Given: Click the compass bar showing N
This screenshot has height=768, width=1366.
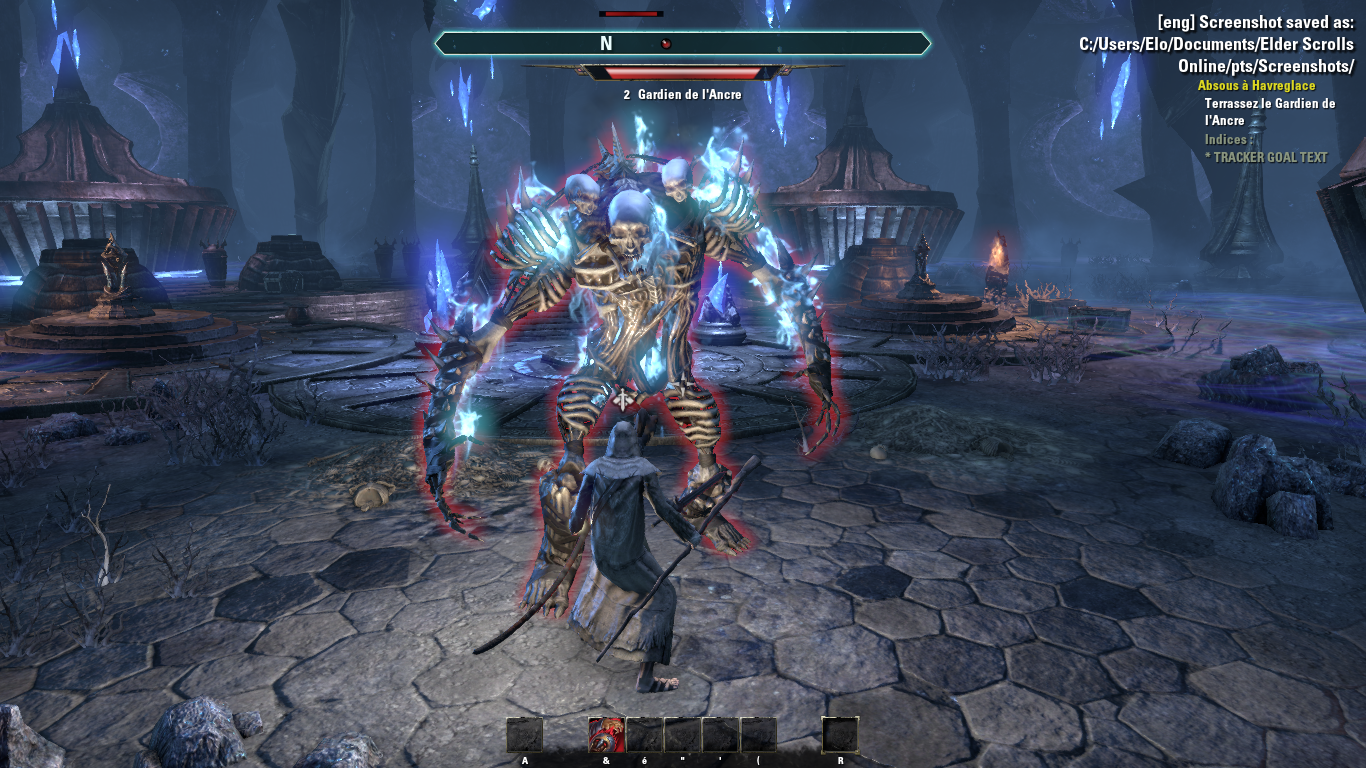Looking at the screenshot, I should click(x=683, y=44).
